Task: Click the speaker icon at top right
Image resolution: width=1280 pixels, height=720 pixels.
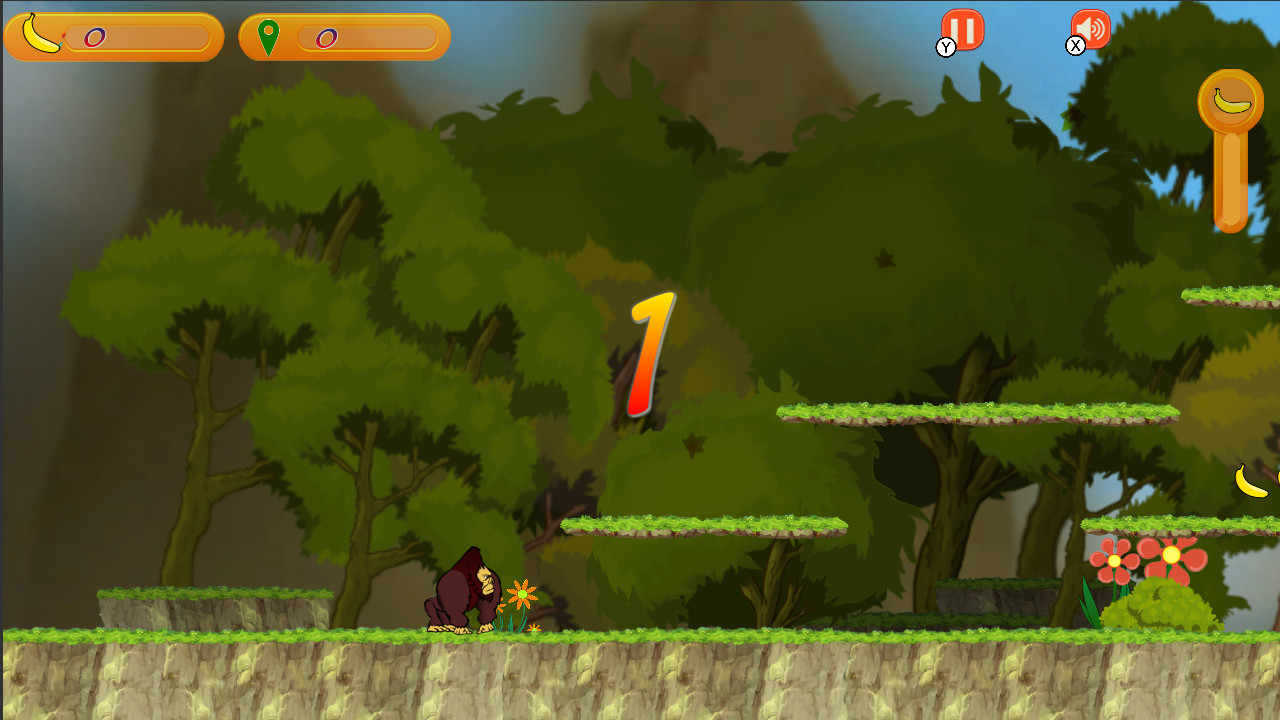Action: tap(1090, 28)
